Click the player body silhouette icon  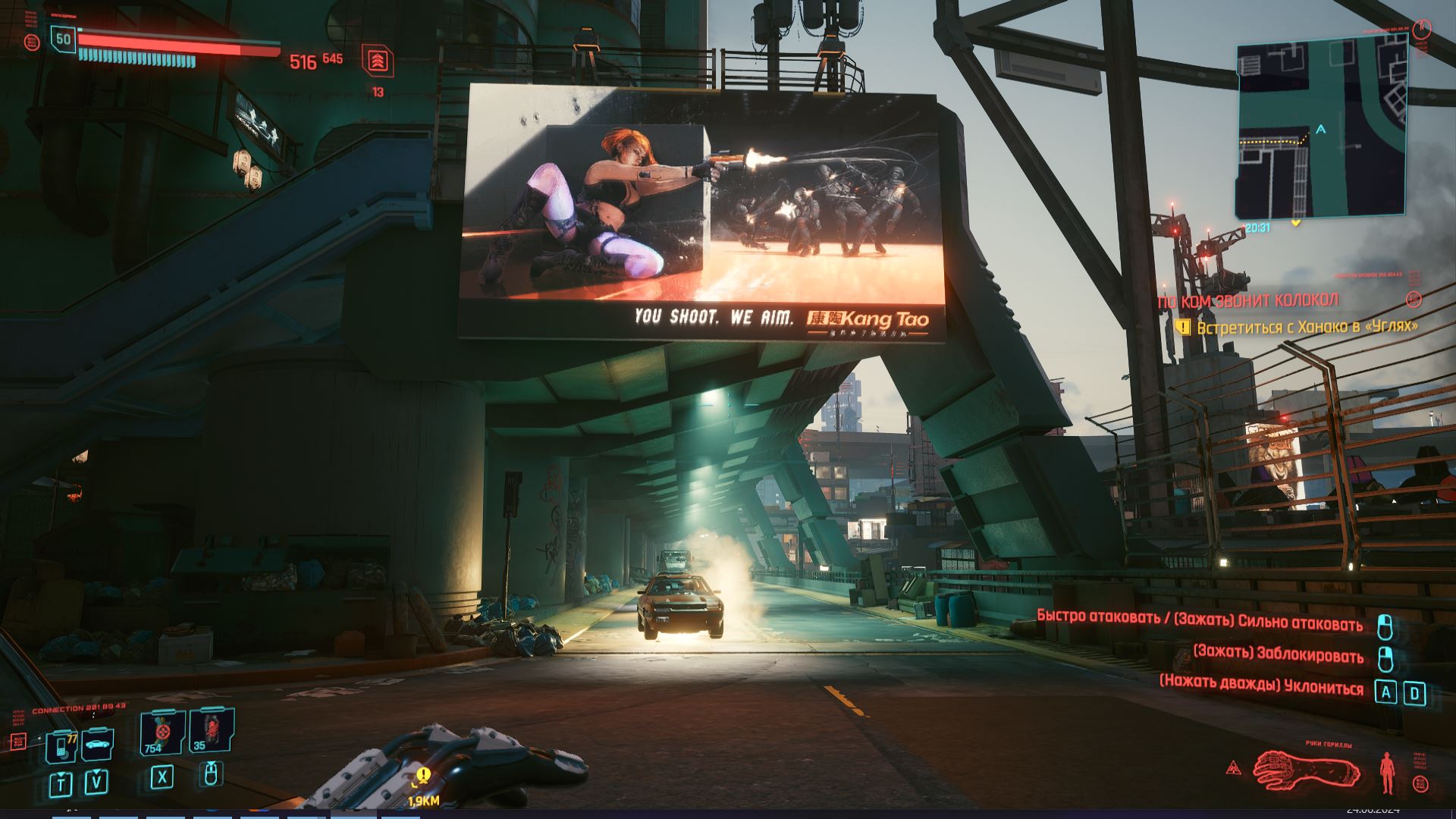tap(1388, 772)
